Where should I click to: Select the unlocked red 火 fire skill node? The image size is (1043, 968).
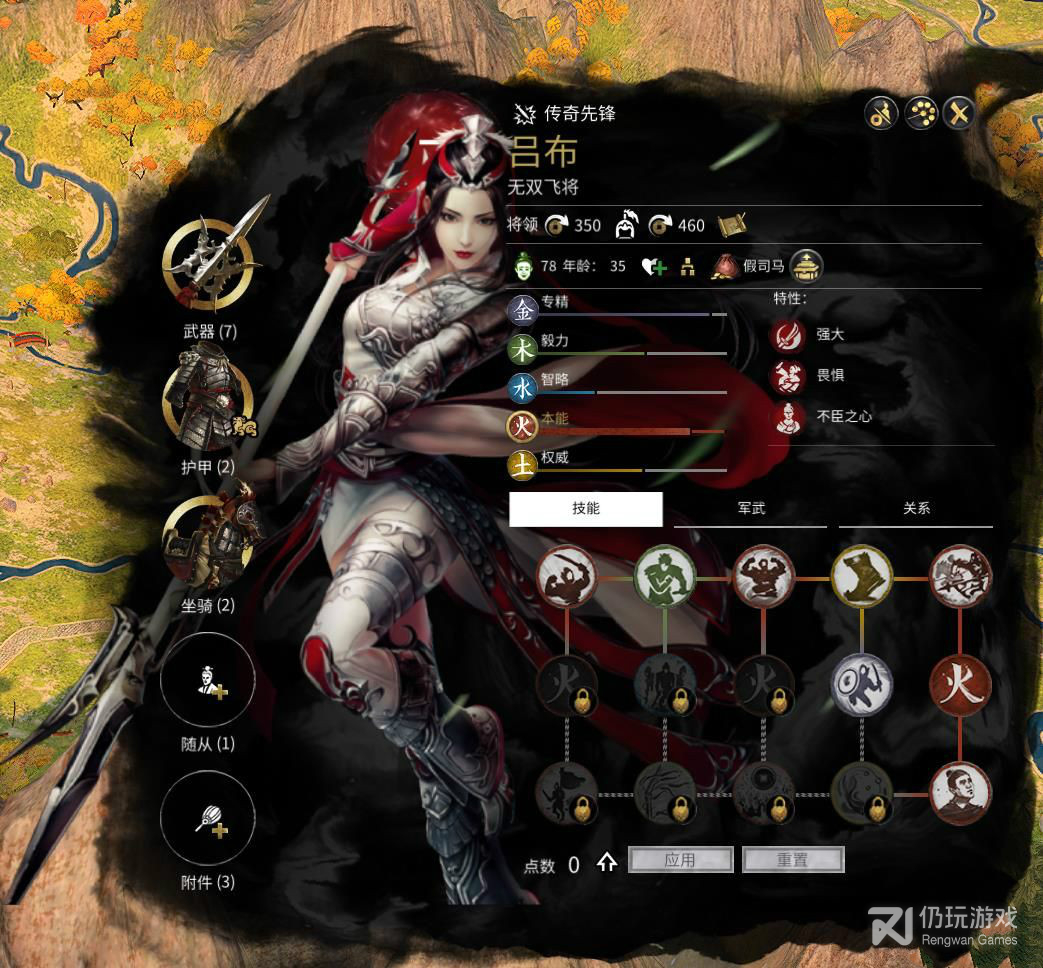pyautogui.click(x=960, y=685)
